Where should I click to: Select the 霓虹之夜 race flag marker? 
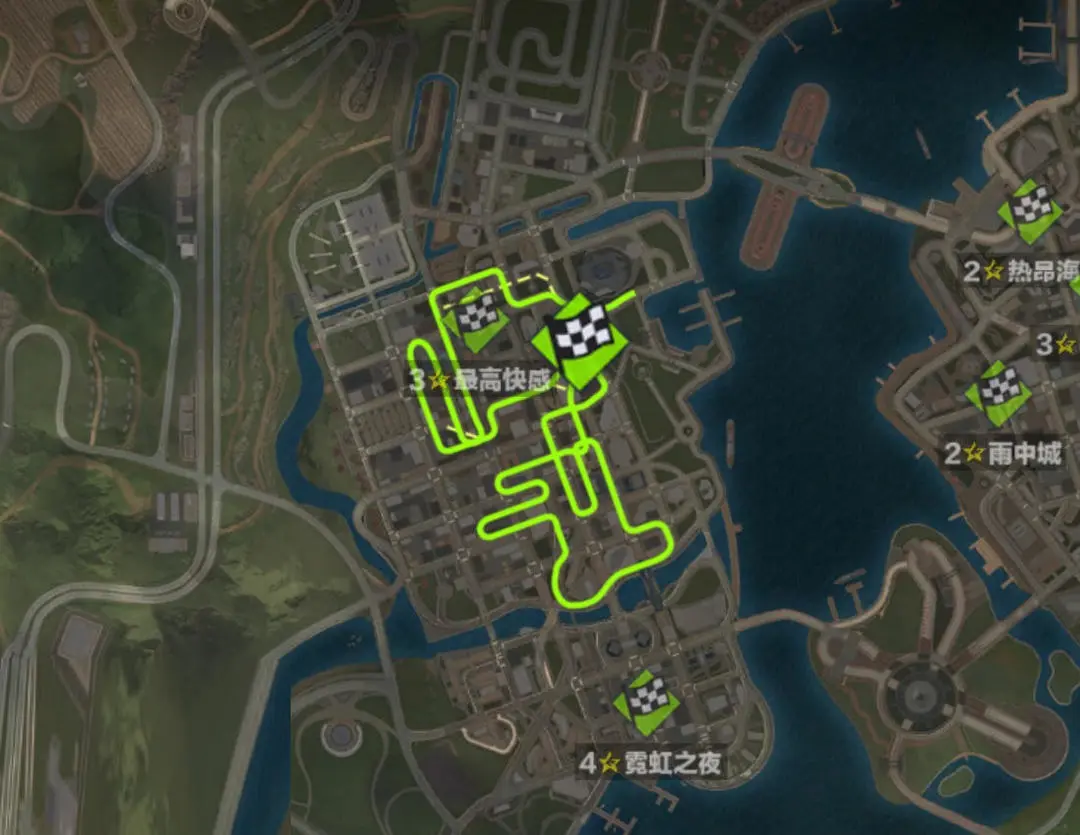(x=646, y=700)
